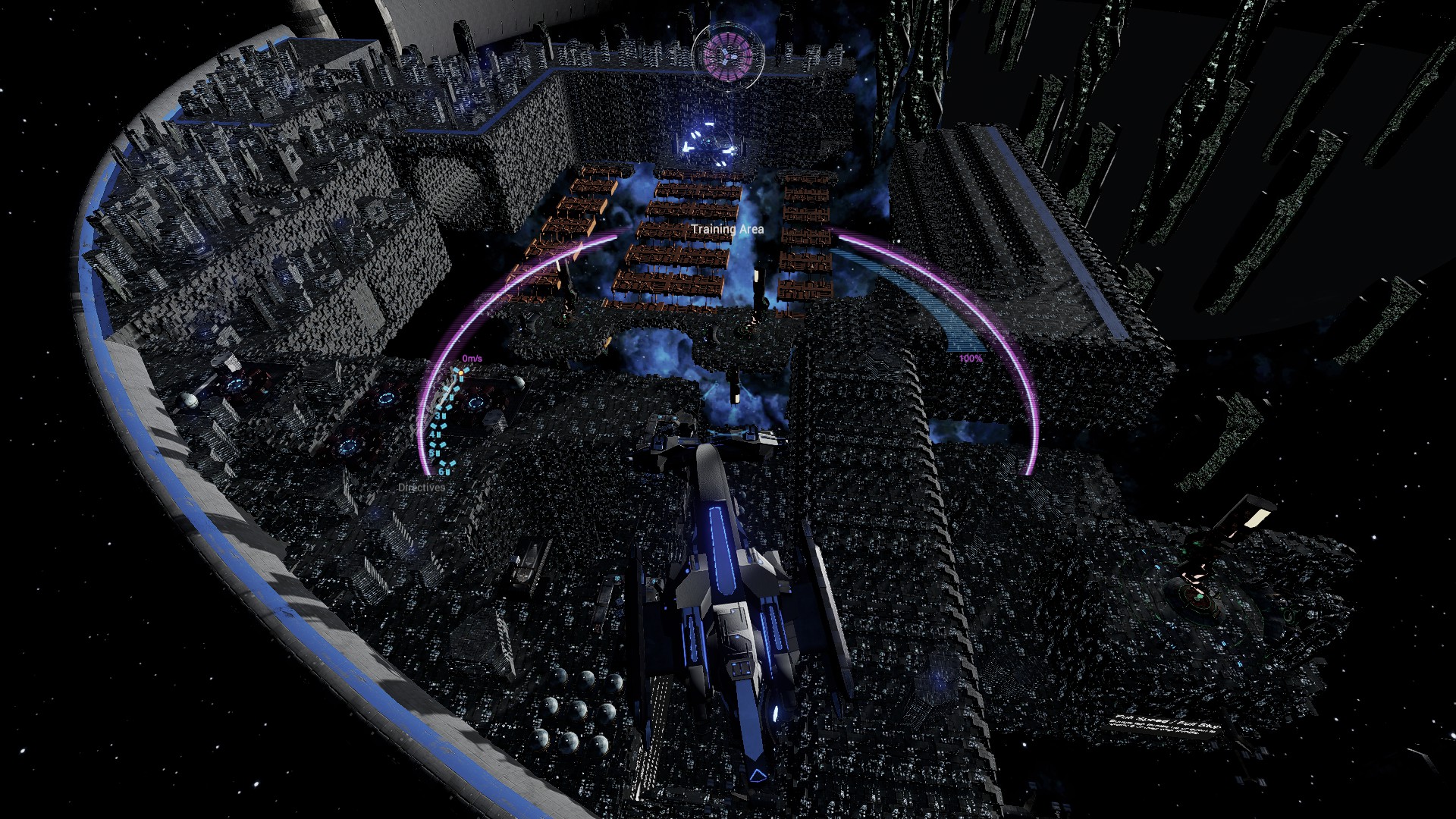The height and width of the screenshot is (819, 1456).
Task: Select directive marker 1 in the Directives list
Action: pos(454,377)
